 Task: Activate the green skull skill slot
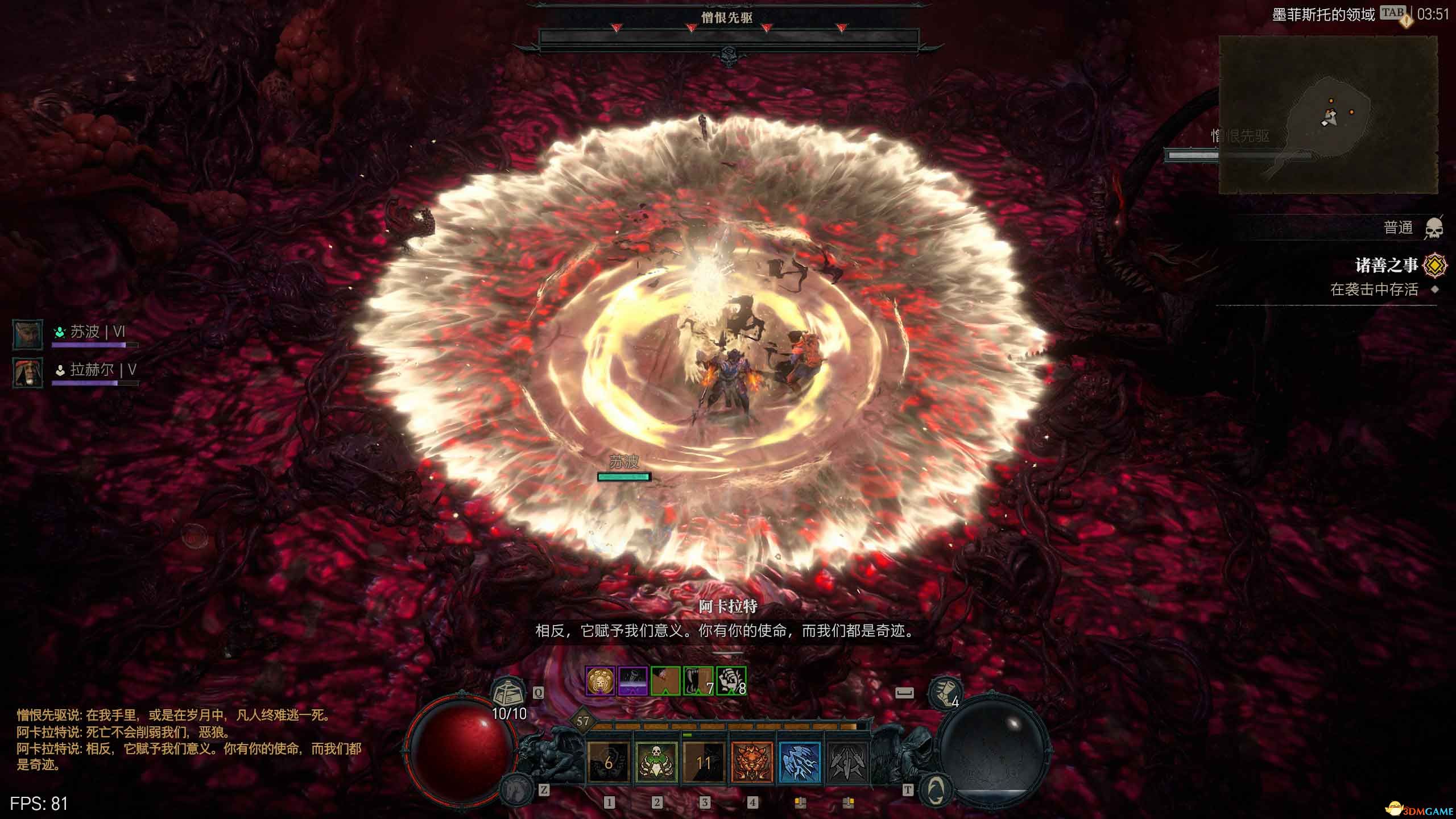coord(656,762)
